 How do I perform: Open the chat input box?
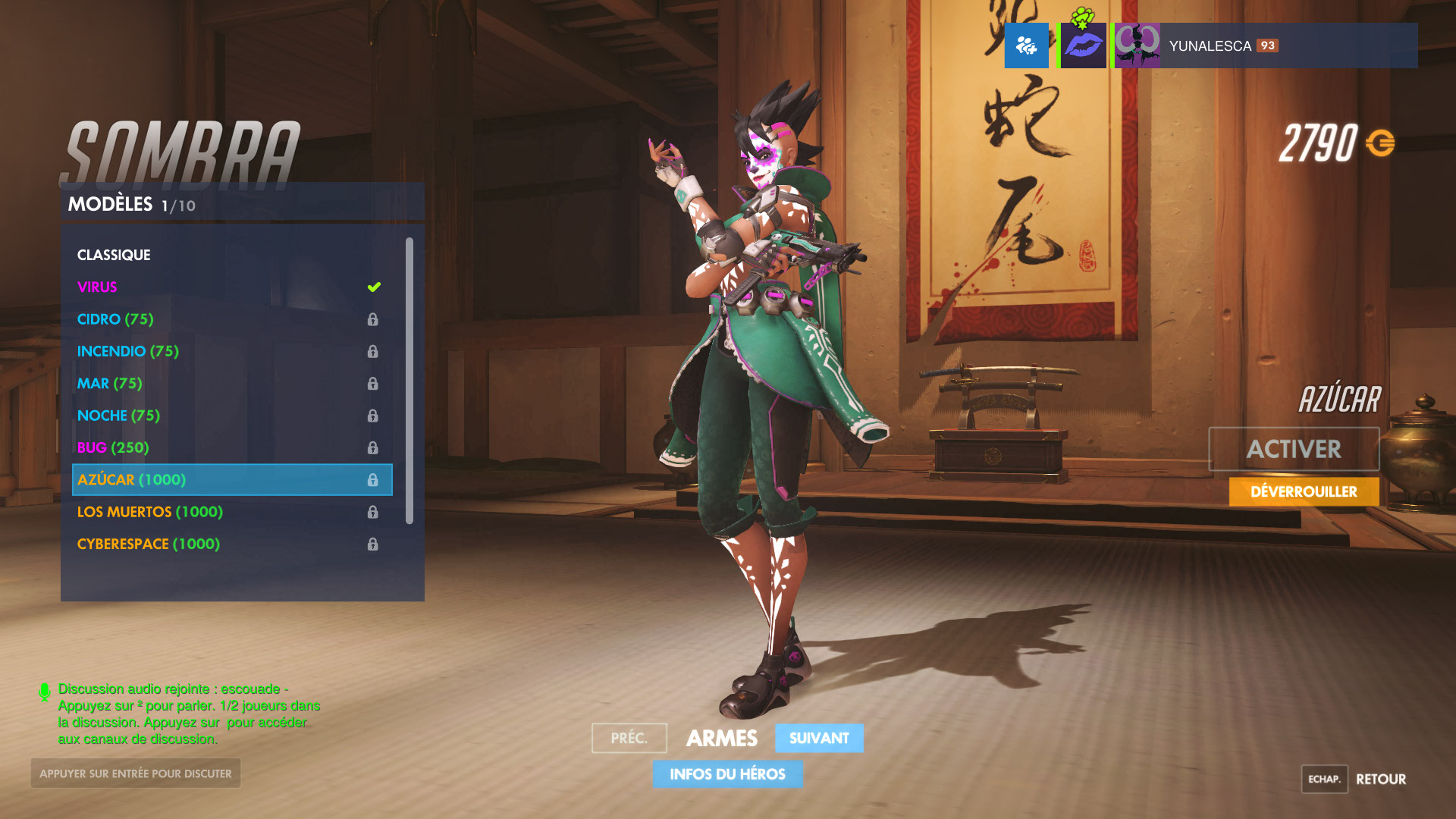[x=136, y=773]
